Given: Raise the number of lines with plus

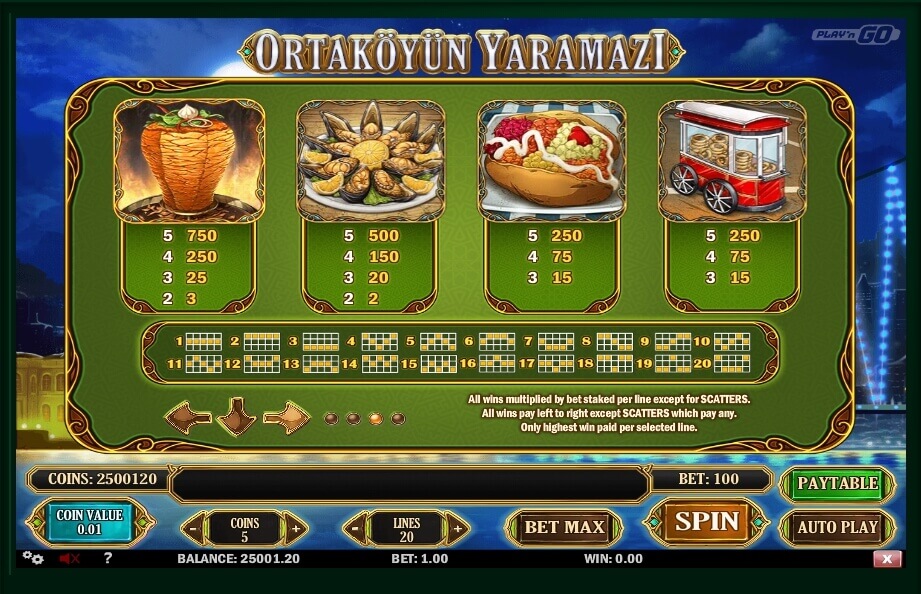Looking at the screenshot, I should [x=456, y=527].
